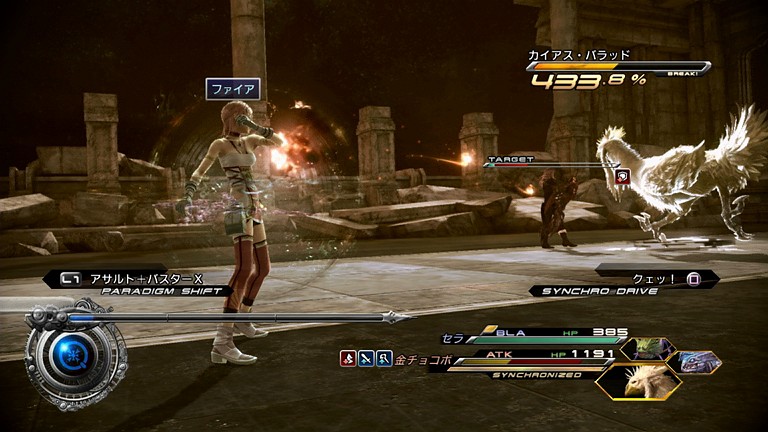Select the ファイア command label
Image resolution: width=768 pixels, height=432 pixels.
[232, 89]
